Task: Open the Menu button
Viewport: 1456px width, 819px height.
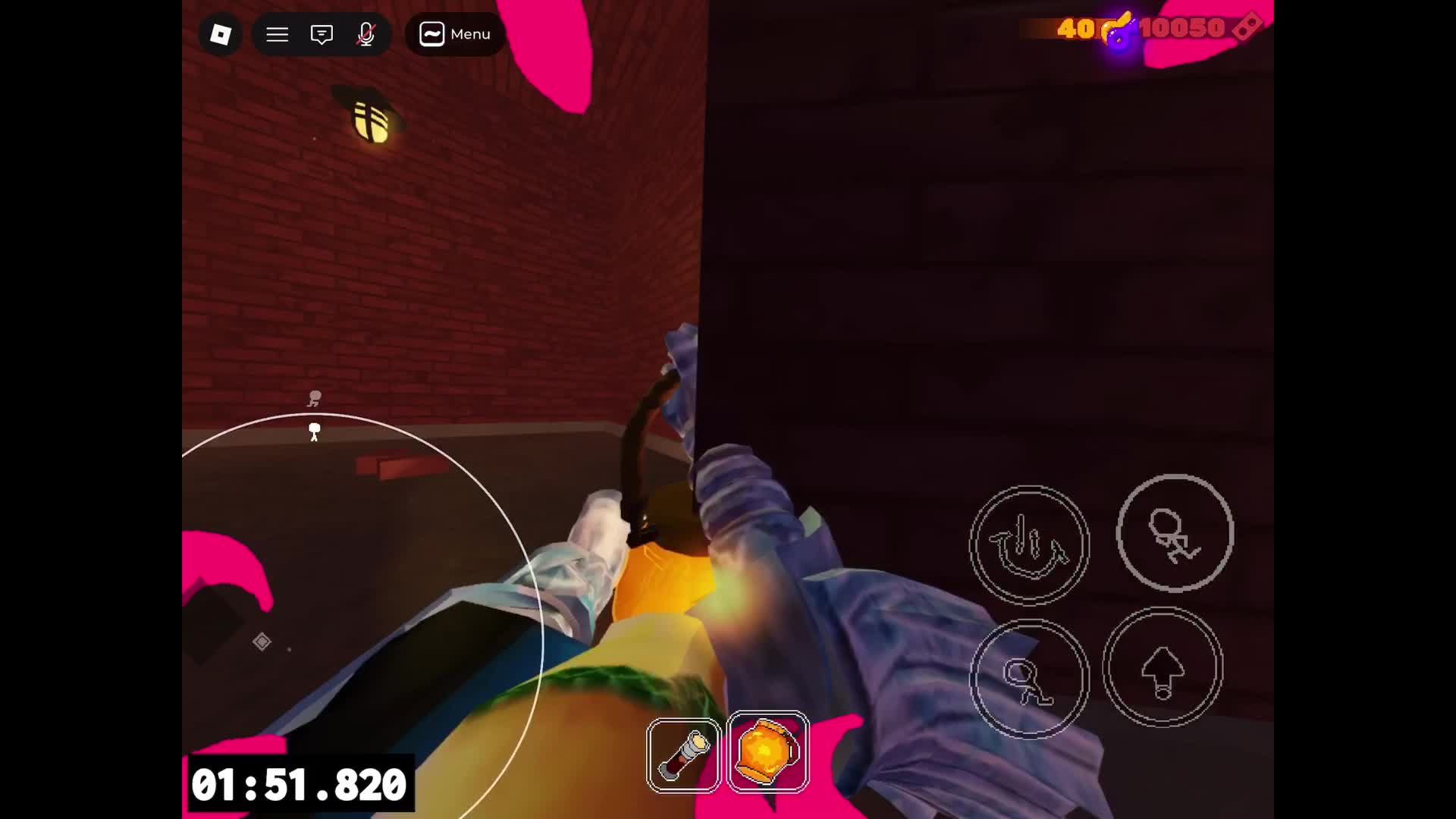Action: (x=453, y=34)
